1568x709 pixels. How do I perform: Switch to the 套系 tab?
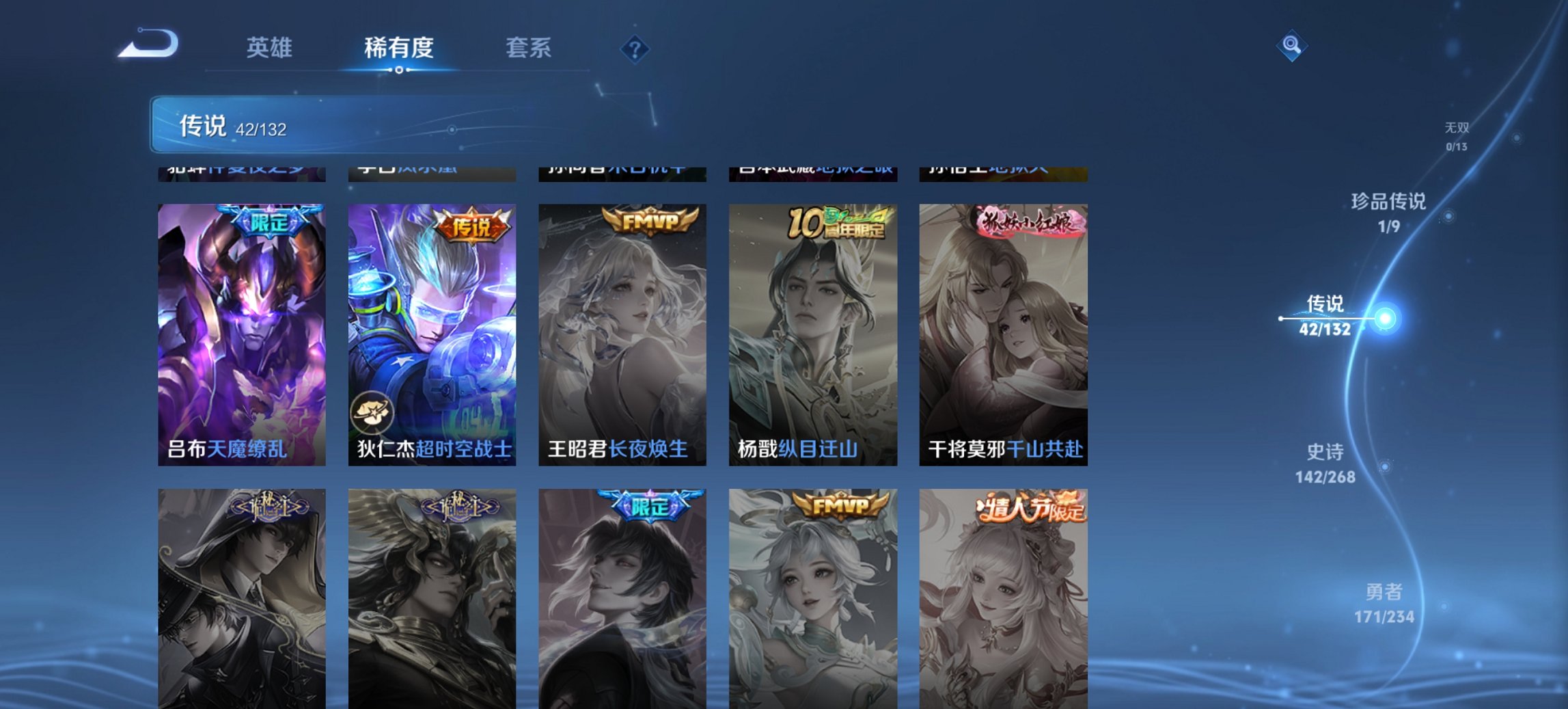coord(529,48)
